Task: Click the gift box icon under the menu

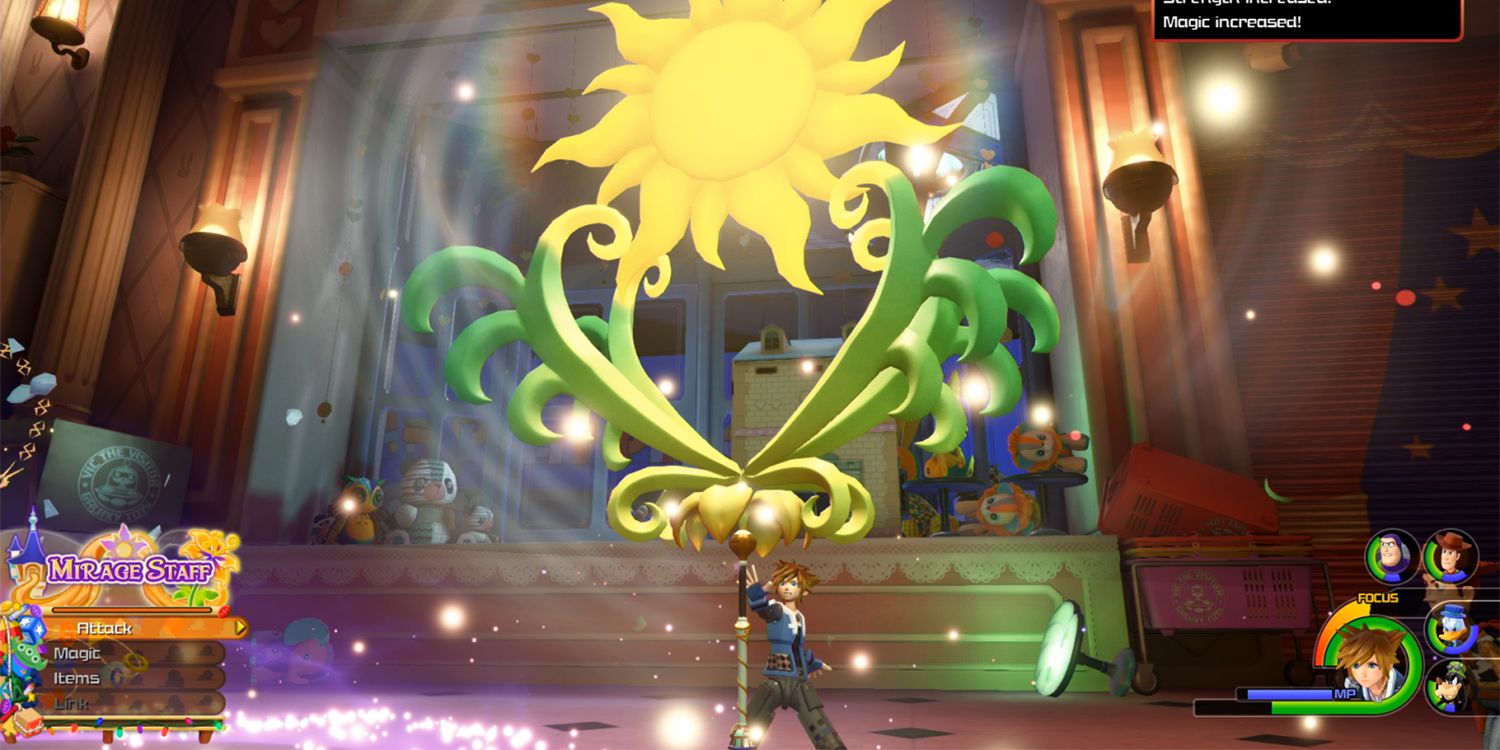Action: click(x=28, y=721)
